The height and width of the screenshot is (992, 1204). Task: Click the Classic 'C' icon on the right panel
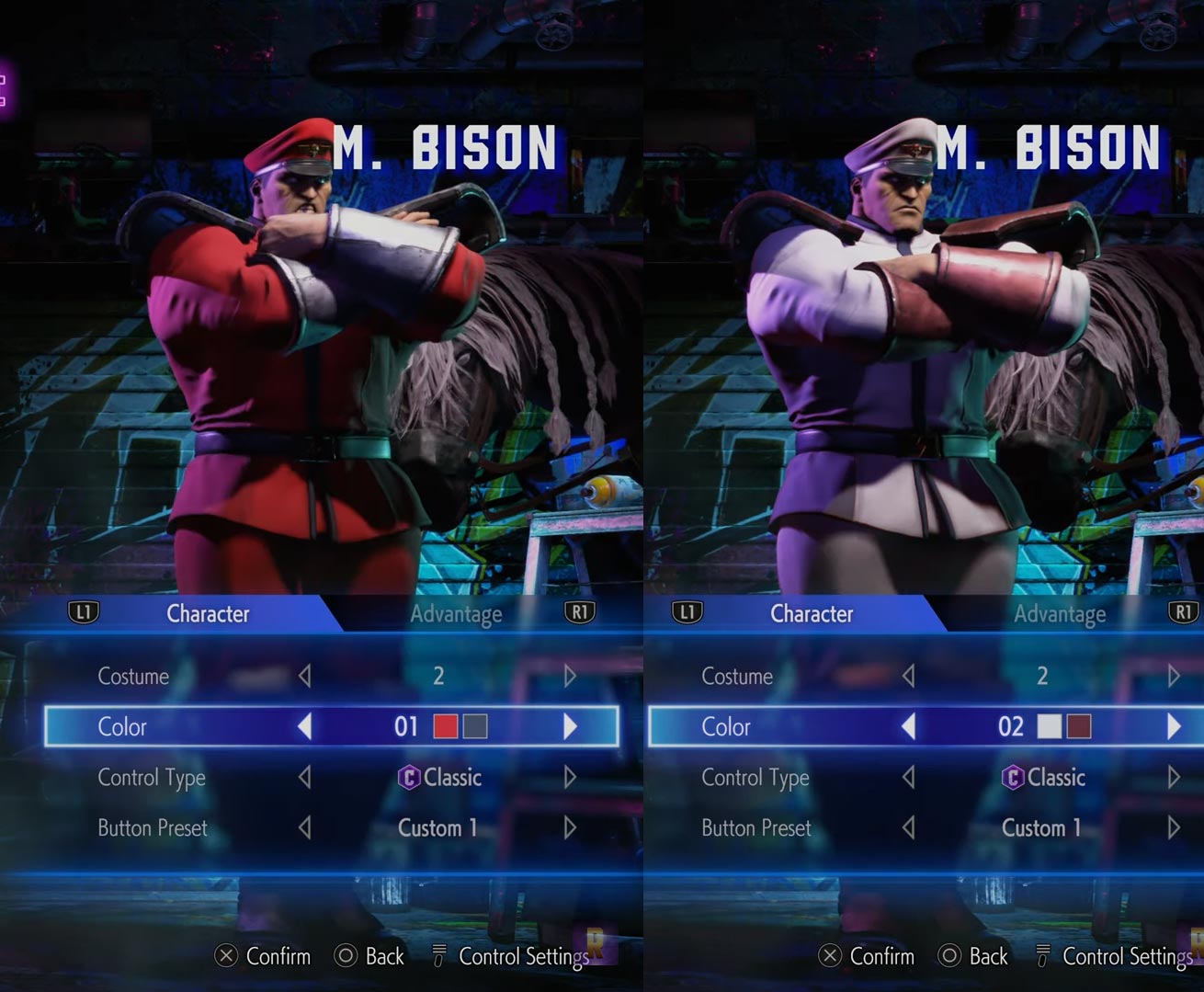tap(1013, 777)
